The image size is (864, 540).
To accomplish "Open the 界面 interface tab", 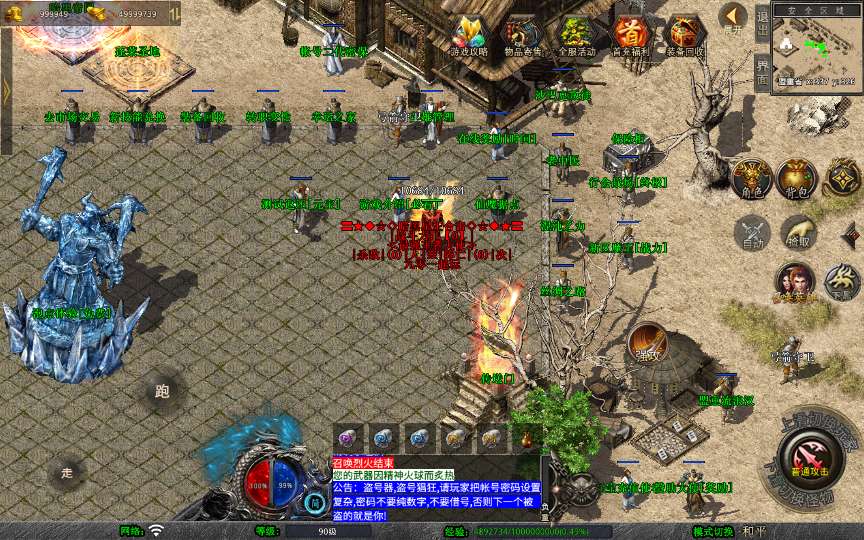I will coord(763,73).
